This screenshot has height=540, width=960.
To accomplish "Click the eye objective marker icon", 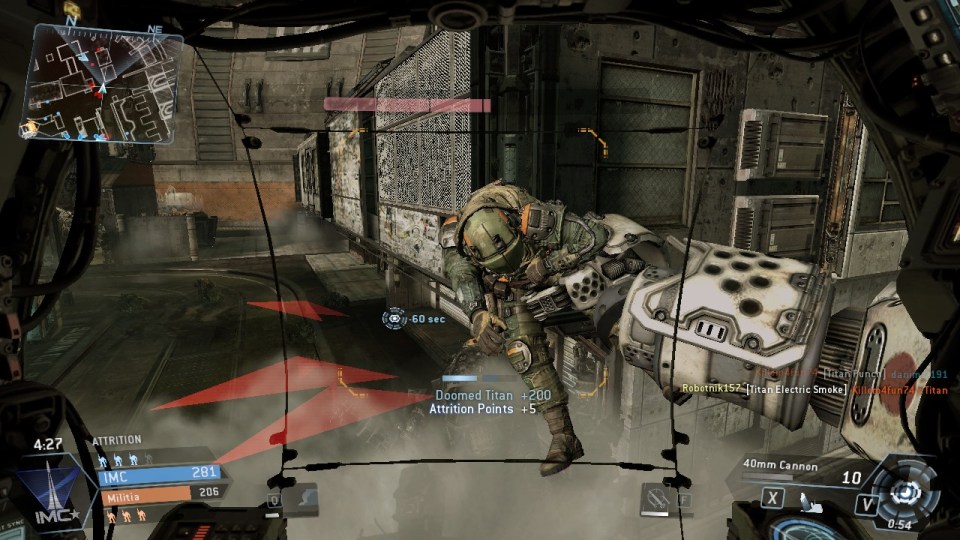I will pos(394,318).
